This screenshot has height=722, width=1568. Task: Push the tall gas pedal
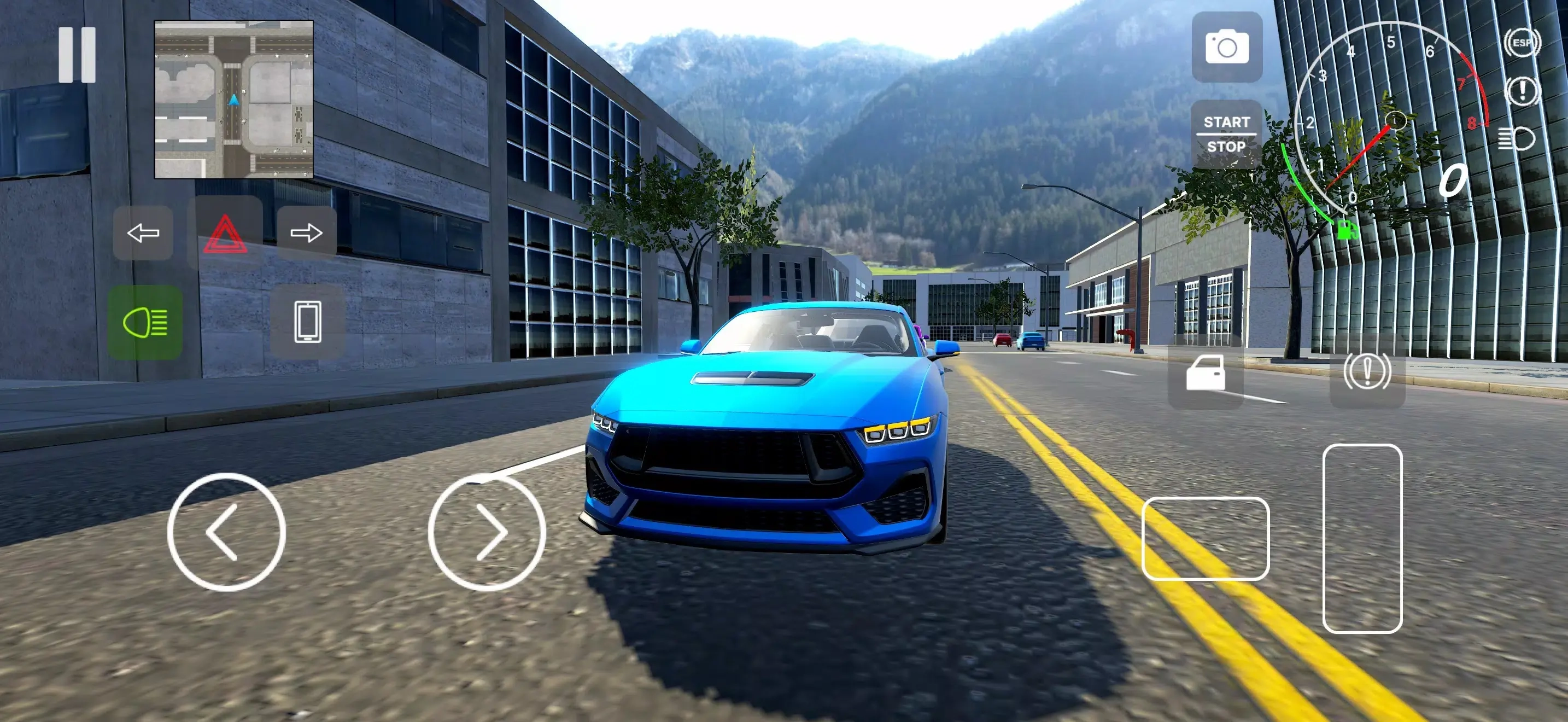(1362, 539)
